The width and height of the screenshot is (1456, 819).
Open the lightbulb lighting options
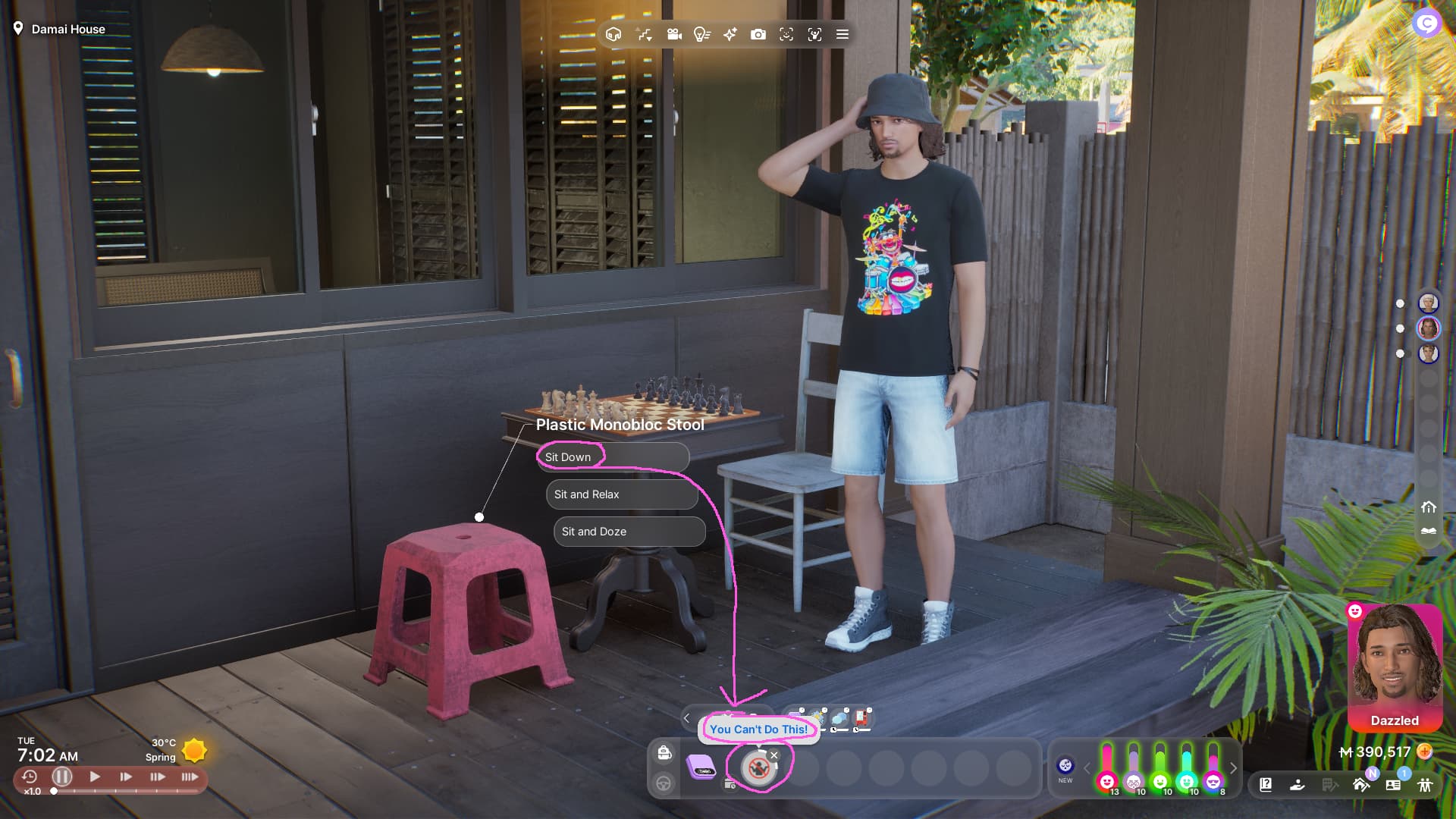tap(702, 34)
